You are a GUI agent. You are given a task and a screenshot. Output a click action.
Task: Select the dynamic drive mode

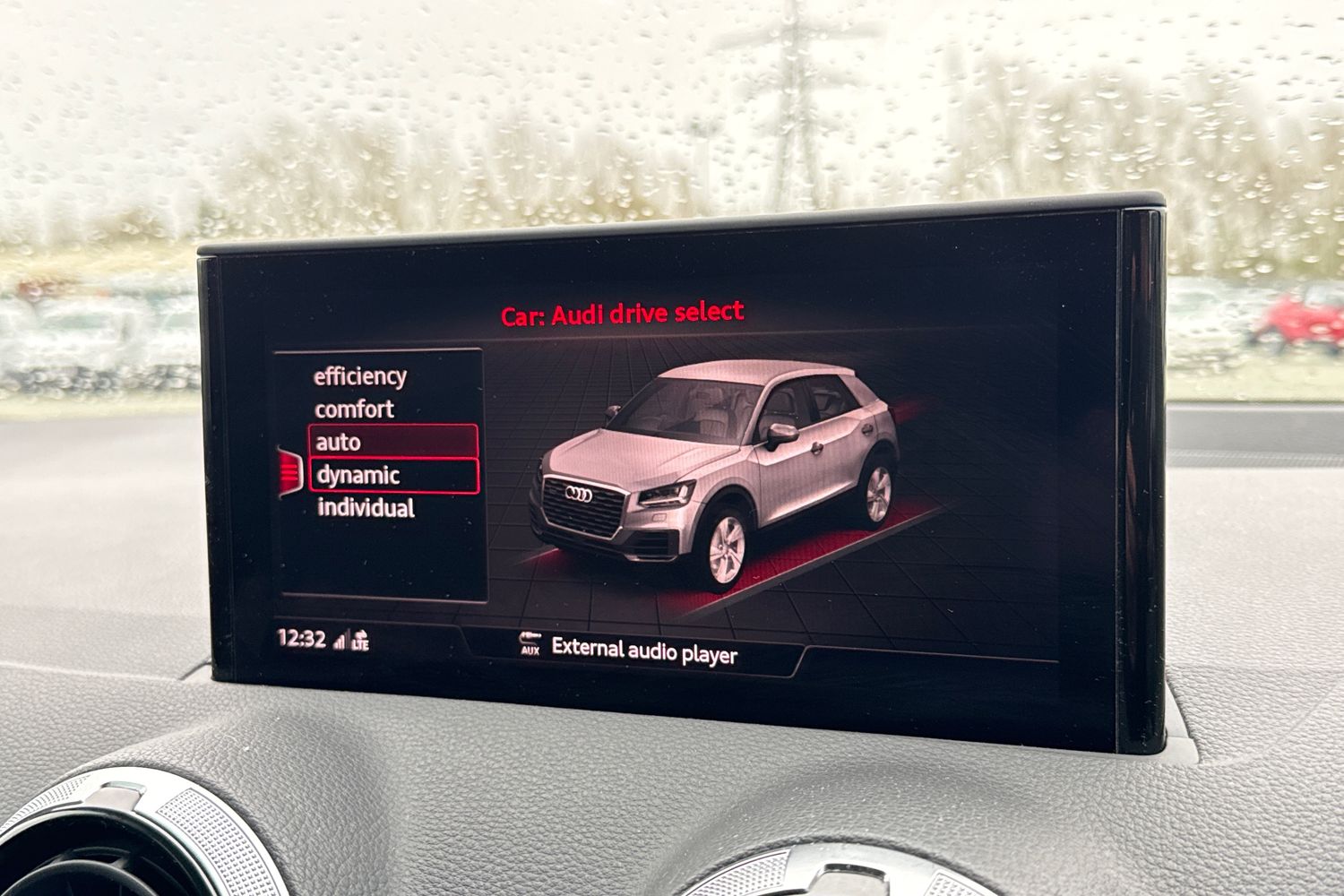pos(357,475)
